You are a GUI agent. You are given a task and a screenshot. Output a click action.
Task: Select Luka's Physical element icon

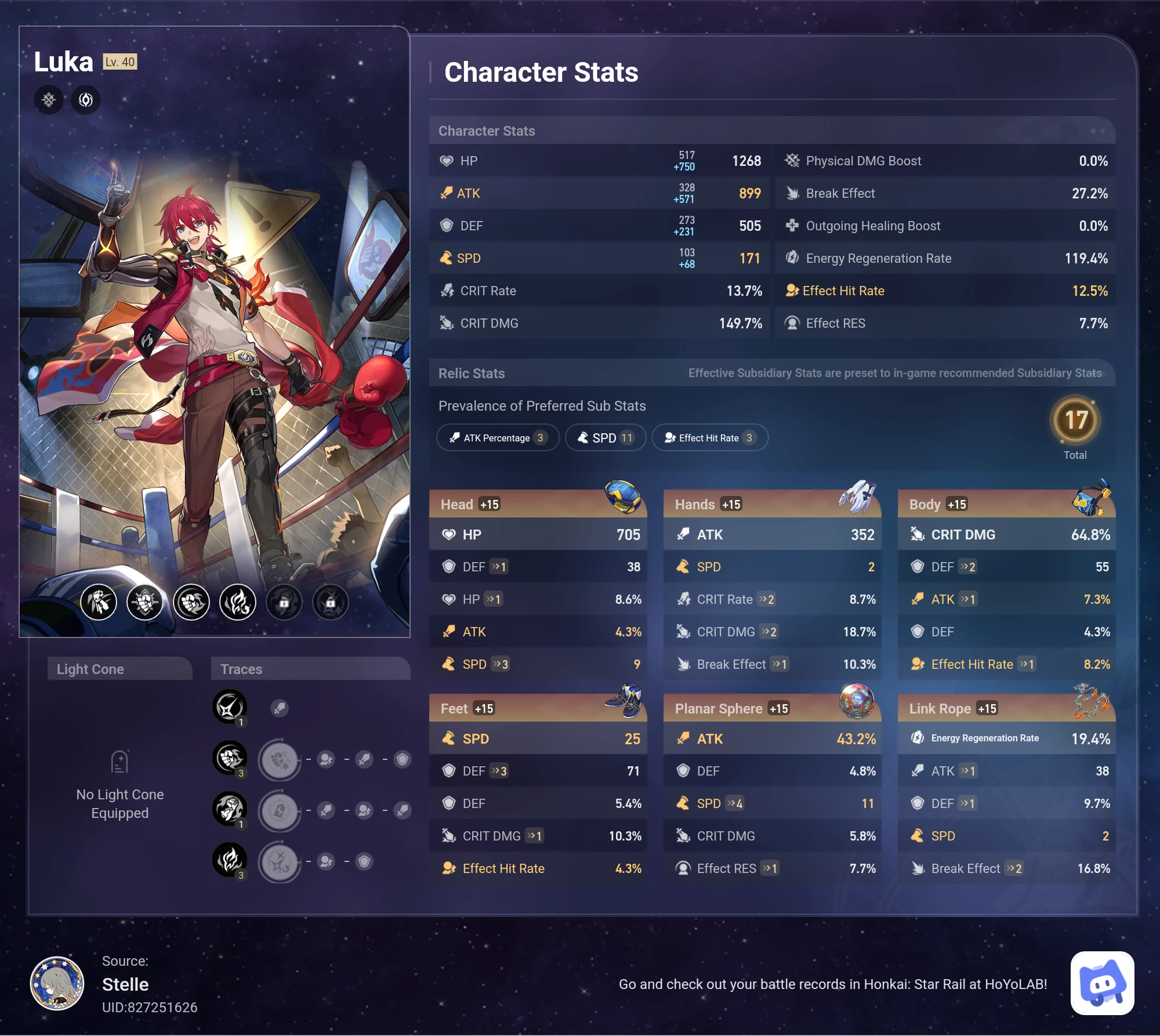(49, 100)
